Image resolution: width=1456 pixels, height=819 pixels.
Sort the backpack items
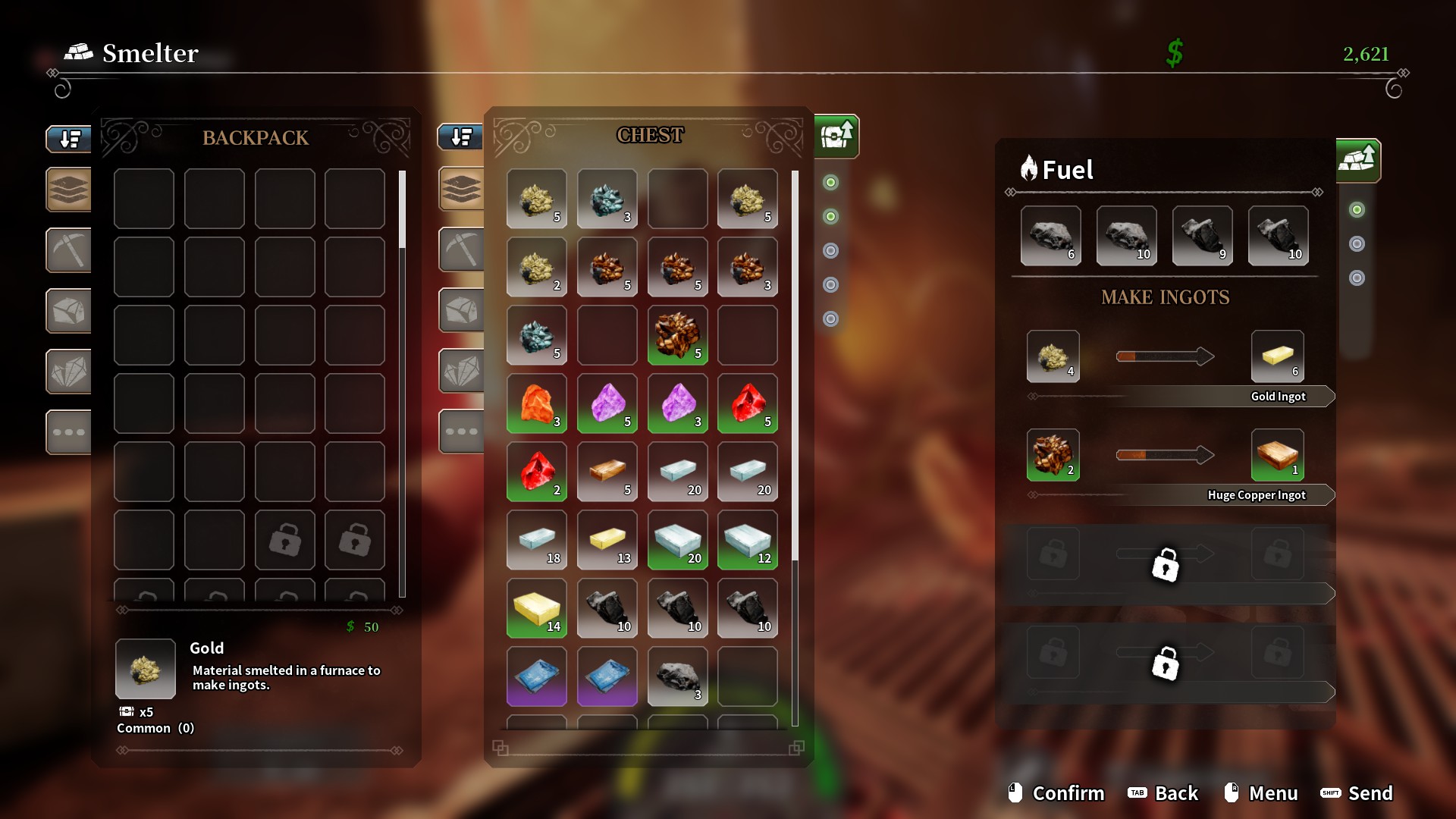69,139
